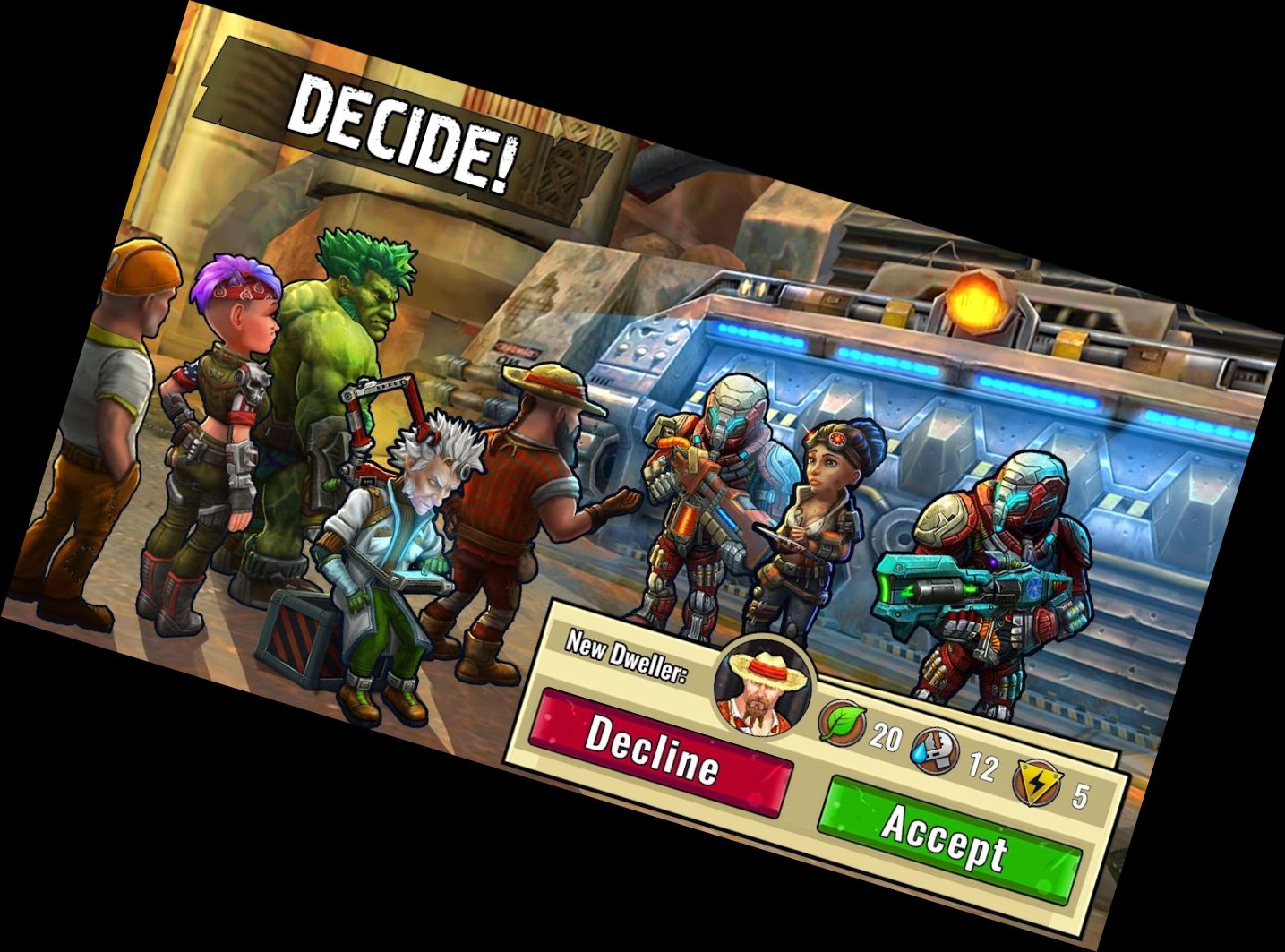Click the new dweller's straw hat portrait
1285x952 pixels.
760,685
